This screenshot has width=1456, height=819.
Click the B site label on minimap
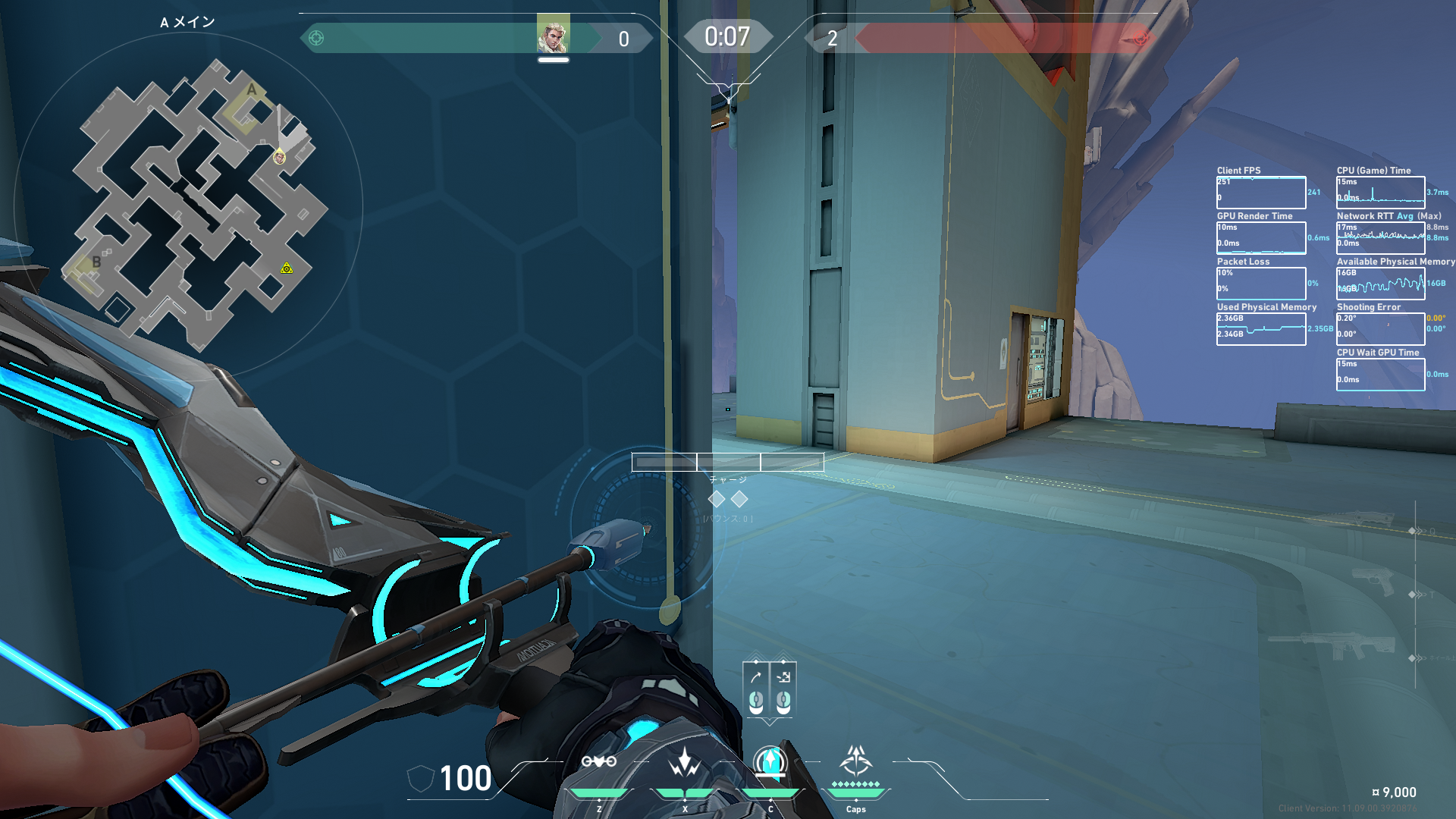coord(96,262)
